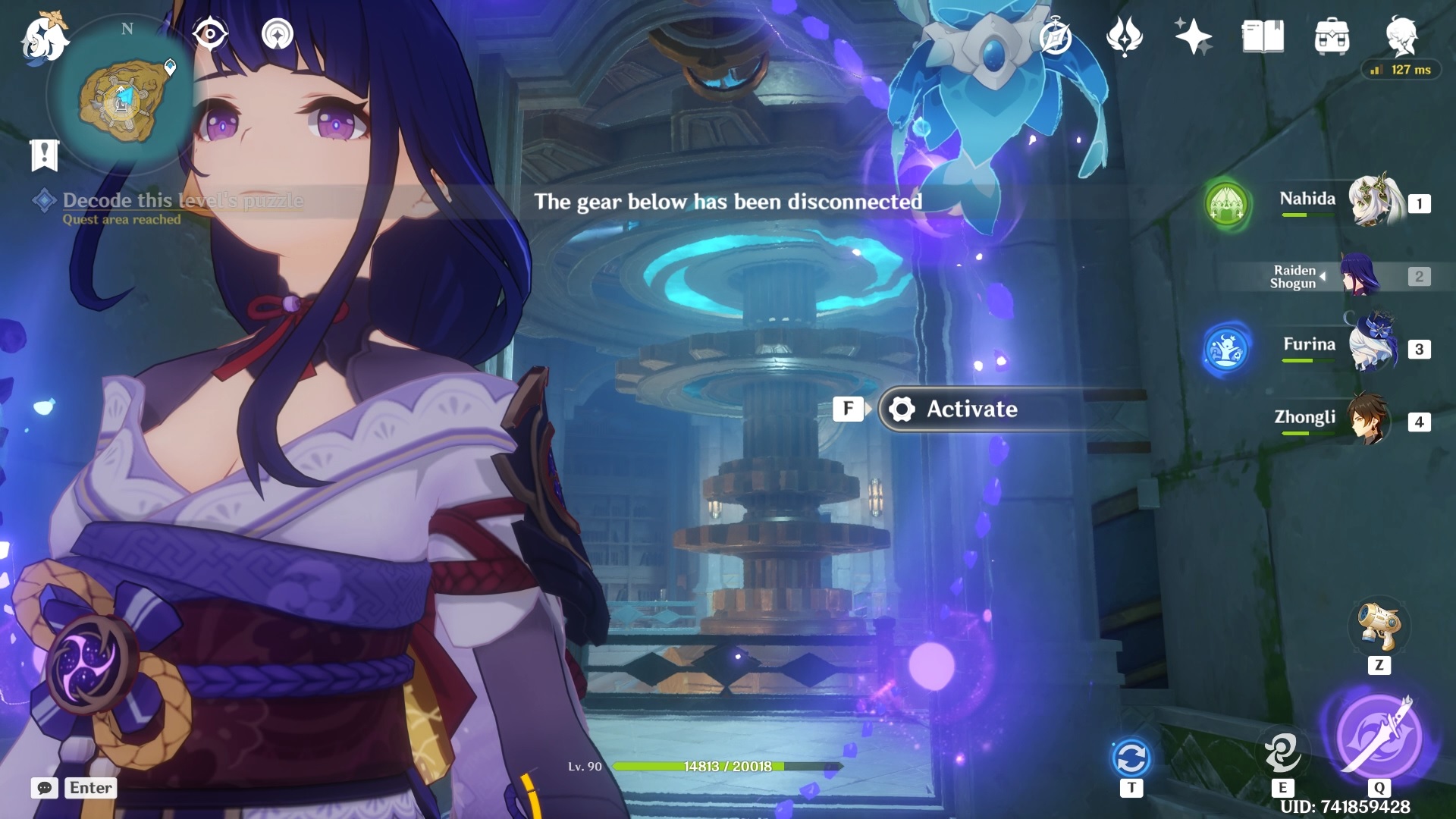
Task: Use the gadget above the Z key
Action: point(1379,627)
